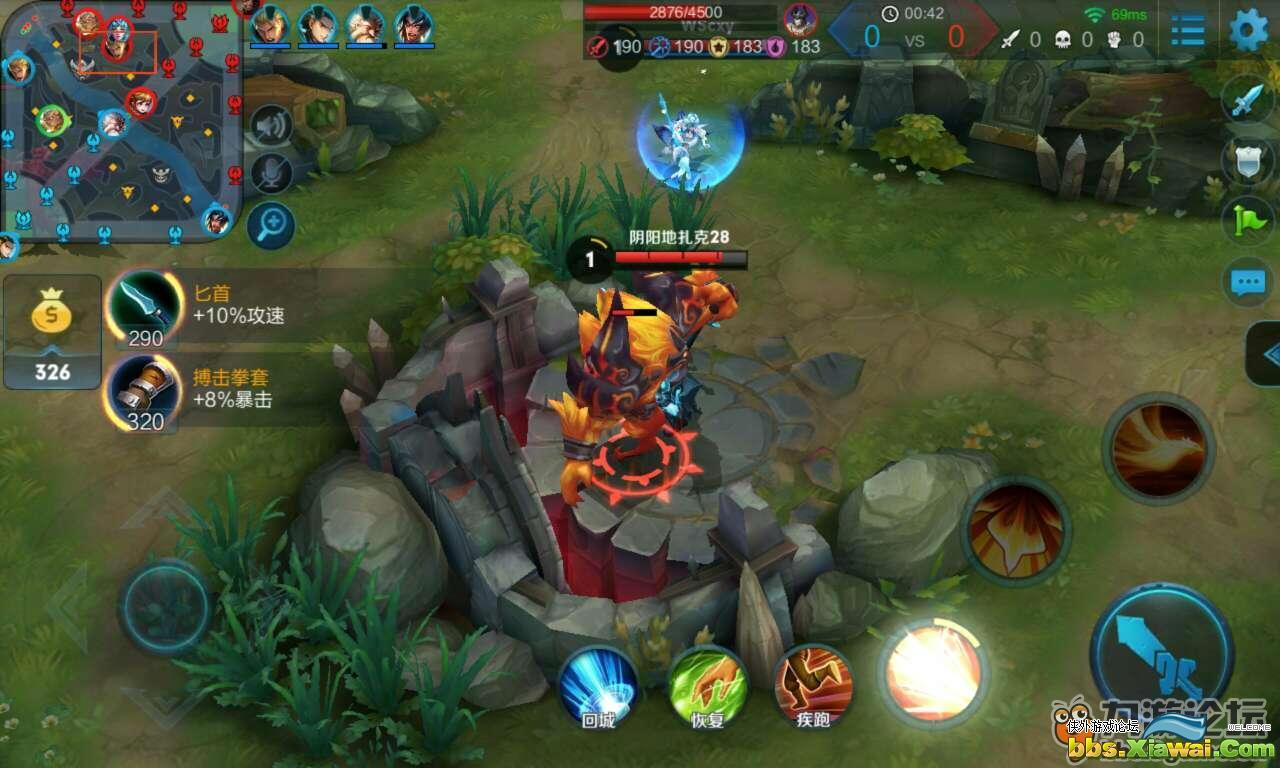Open the settings gear menu
The width and height of the screenshot is (1280, 768).
1248,30
